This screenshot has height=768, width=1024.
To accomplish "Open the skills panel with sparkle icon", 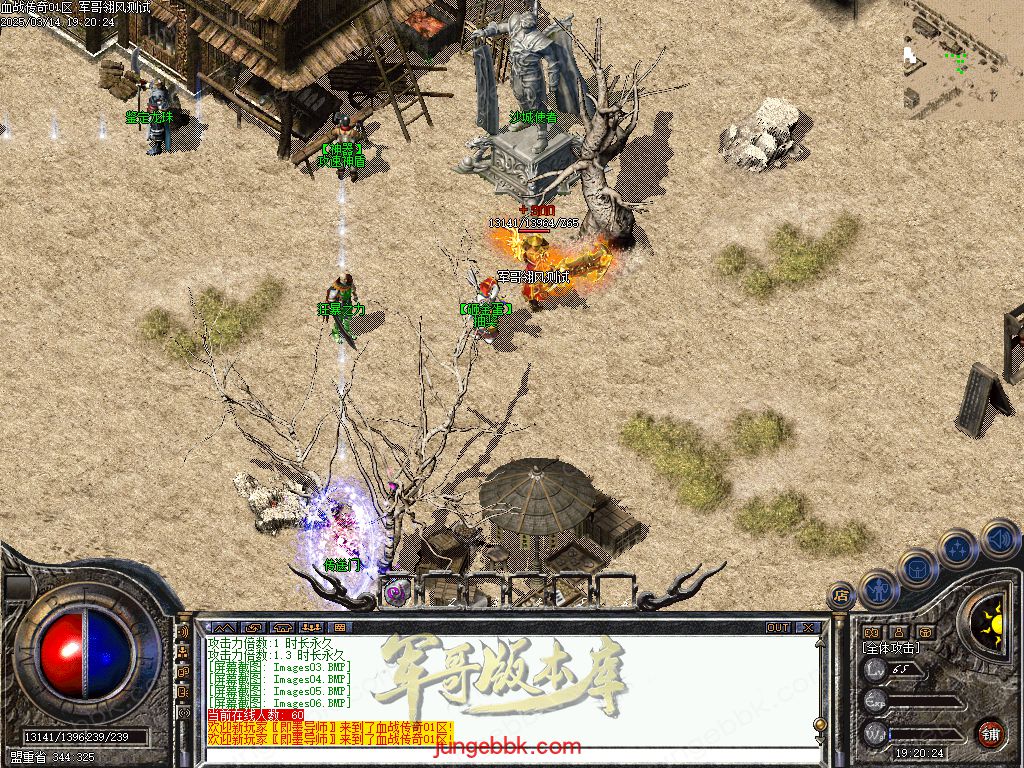I will pyautogui.click(x=957, y=548).
